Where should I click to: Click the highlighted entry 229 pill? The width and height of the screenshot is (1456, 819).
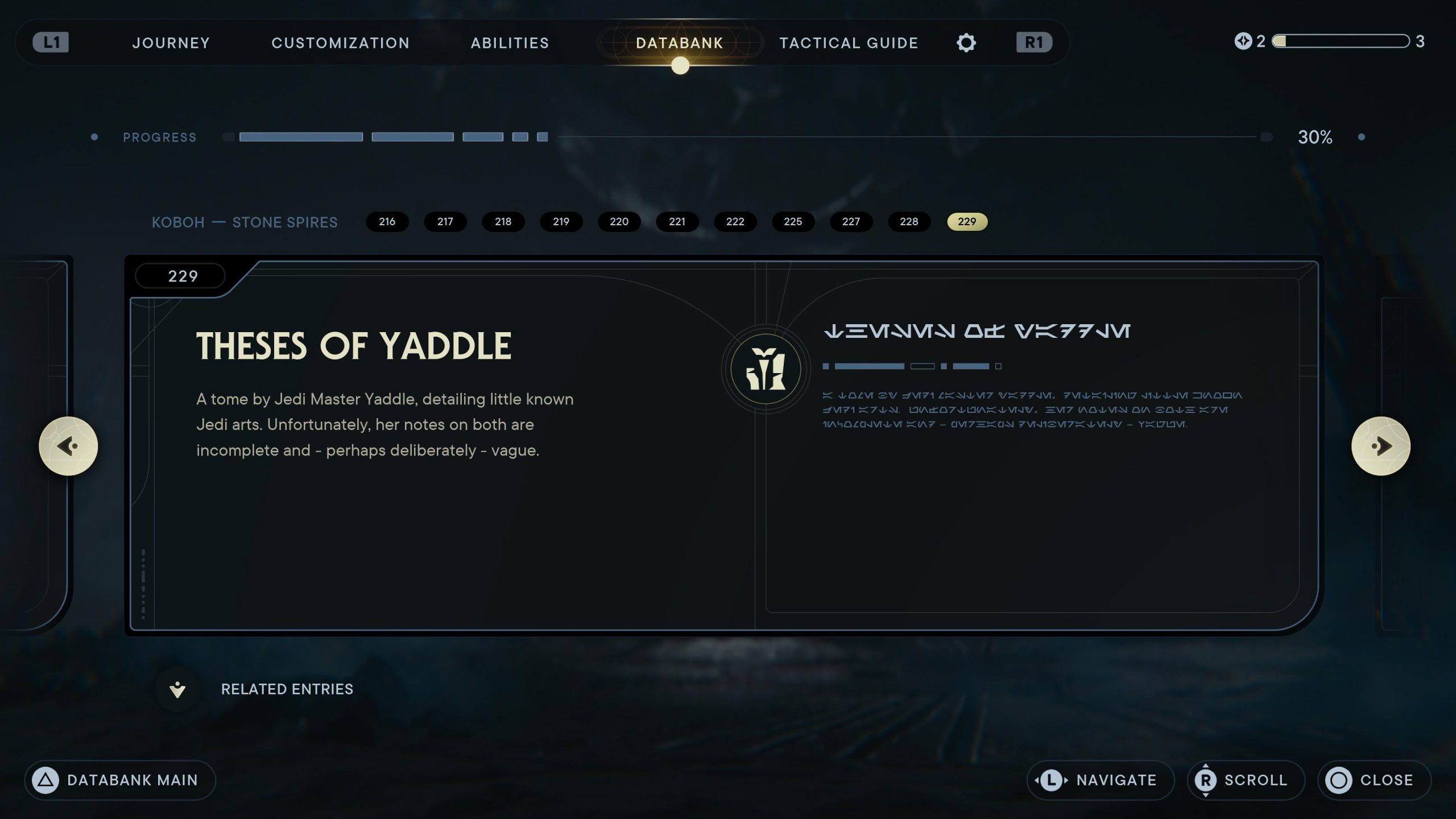pyautogui.click(x=967, y=221)
